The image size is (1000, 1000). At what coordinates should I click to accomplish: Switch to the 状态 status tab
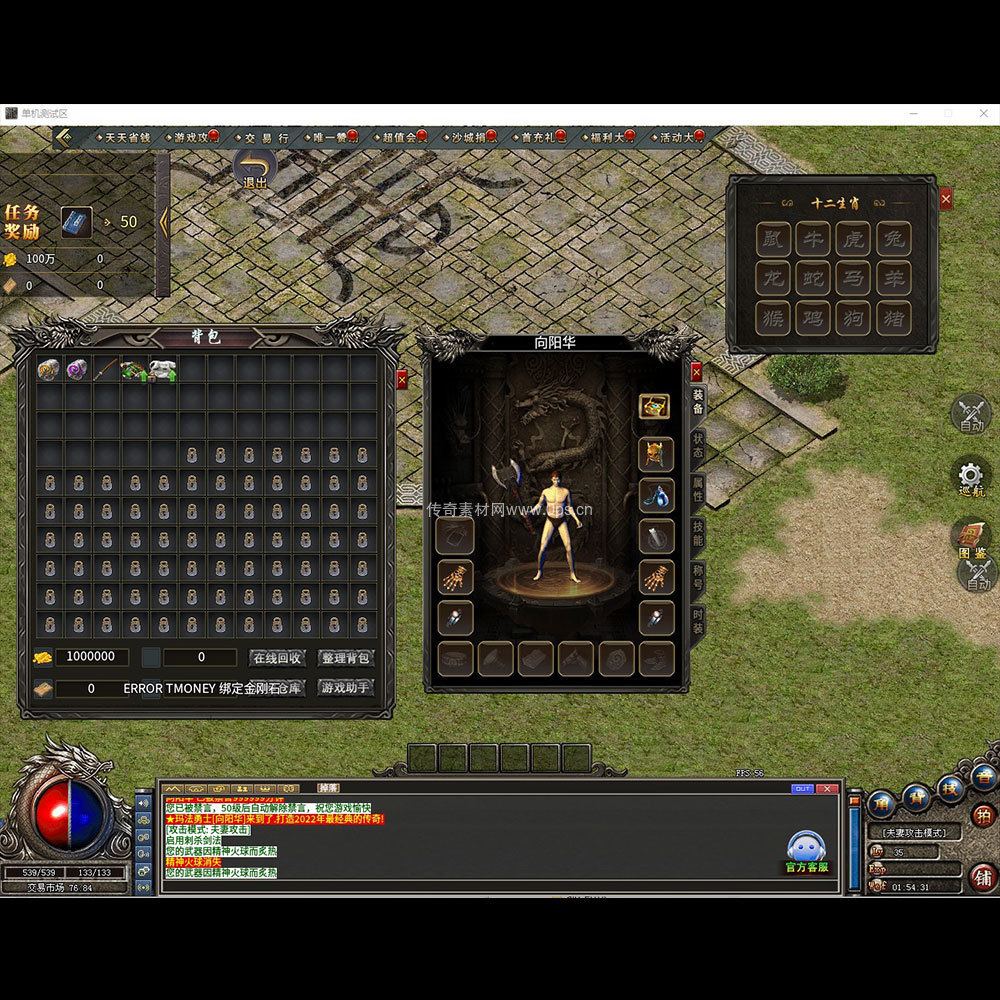[698, 446]
